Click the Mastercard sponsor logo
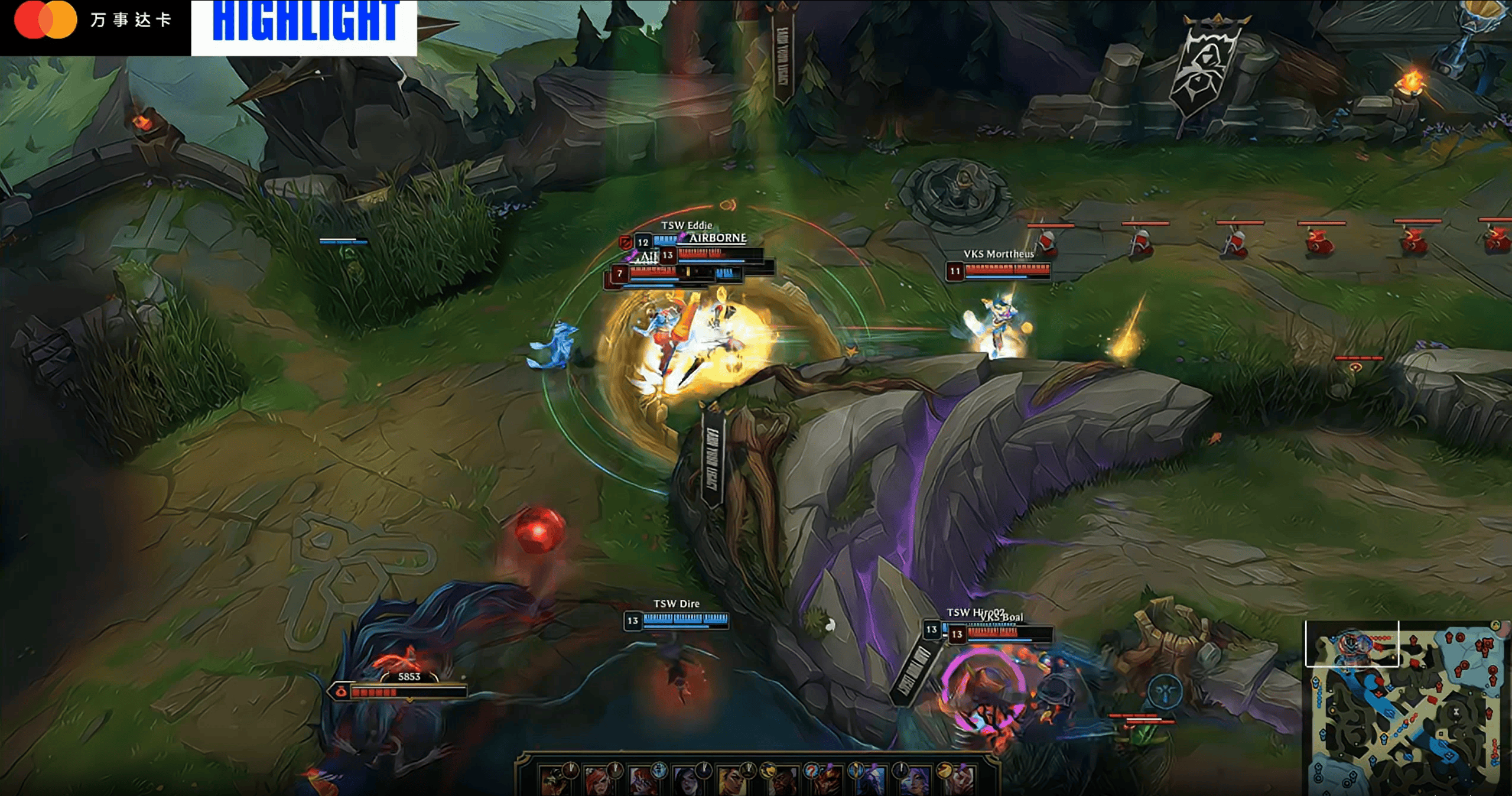The width and height of the screenshot is (1512, 796). tap(45, 20)
